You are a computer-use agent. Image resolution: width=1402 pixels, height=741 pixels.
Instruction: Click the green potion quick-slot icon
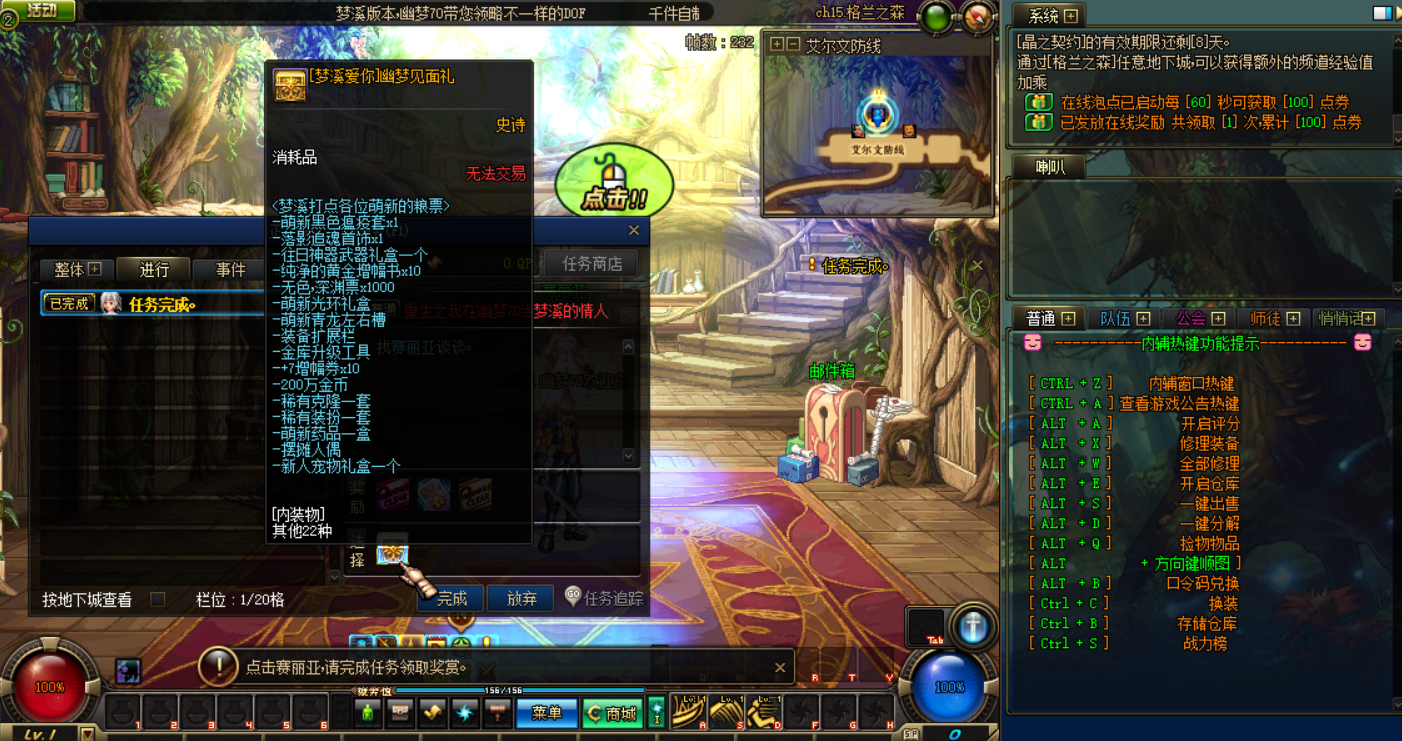[368, 713]
